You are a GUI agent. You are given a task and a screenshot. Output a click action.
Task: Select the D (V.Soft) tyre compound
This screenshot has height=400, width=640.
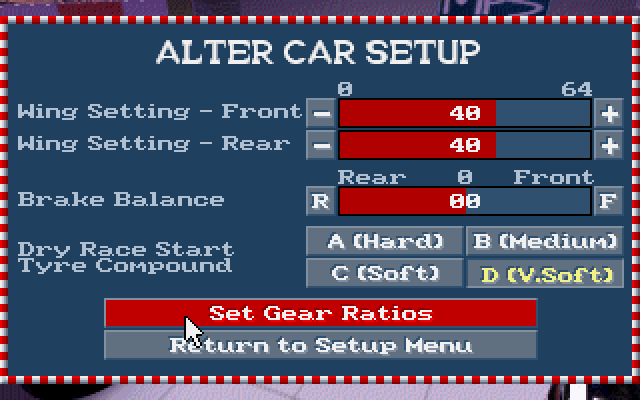coord(544,272)
